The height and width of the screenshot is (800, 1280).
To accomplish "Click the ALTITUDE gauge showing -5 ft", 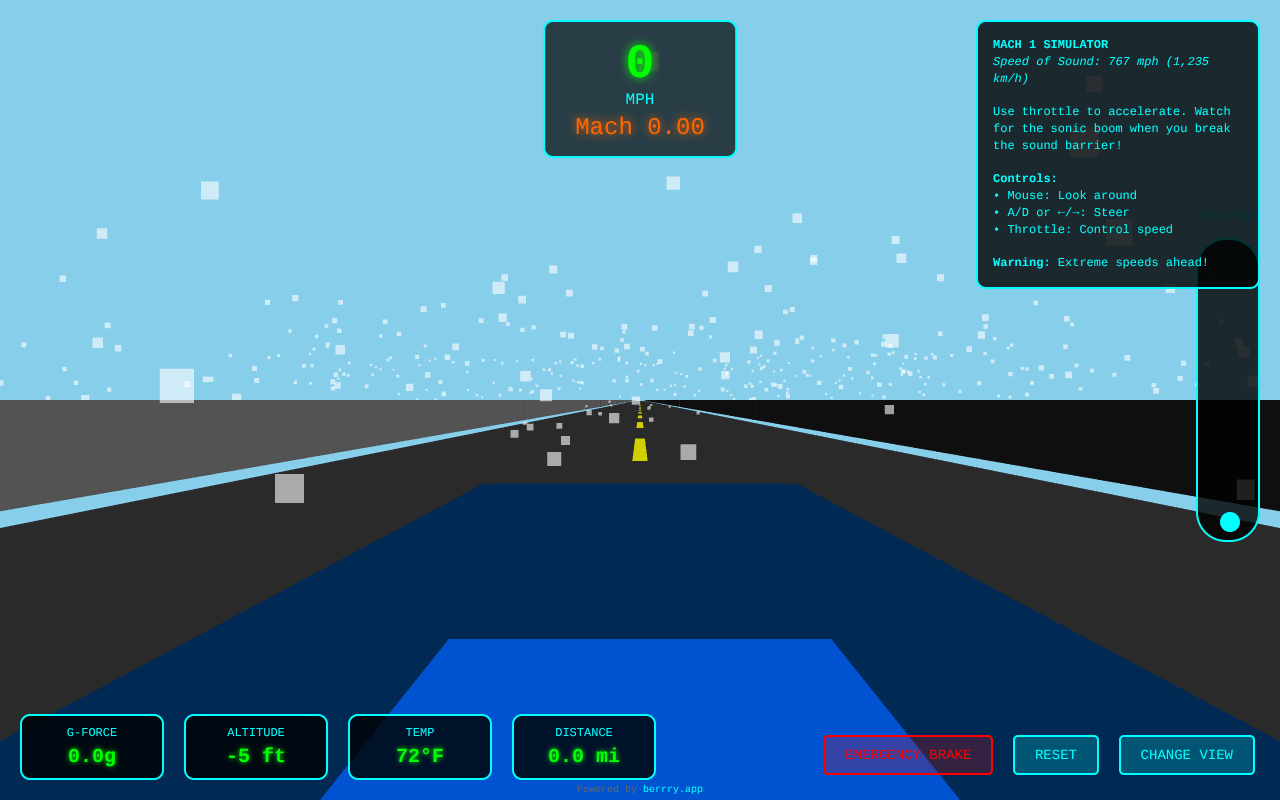I will [255, 746].
